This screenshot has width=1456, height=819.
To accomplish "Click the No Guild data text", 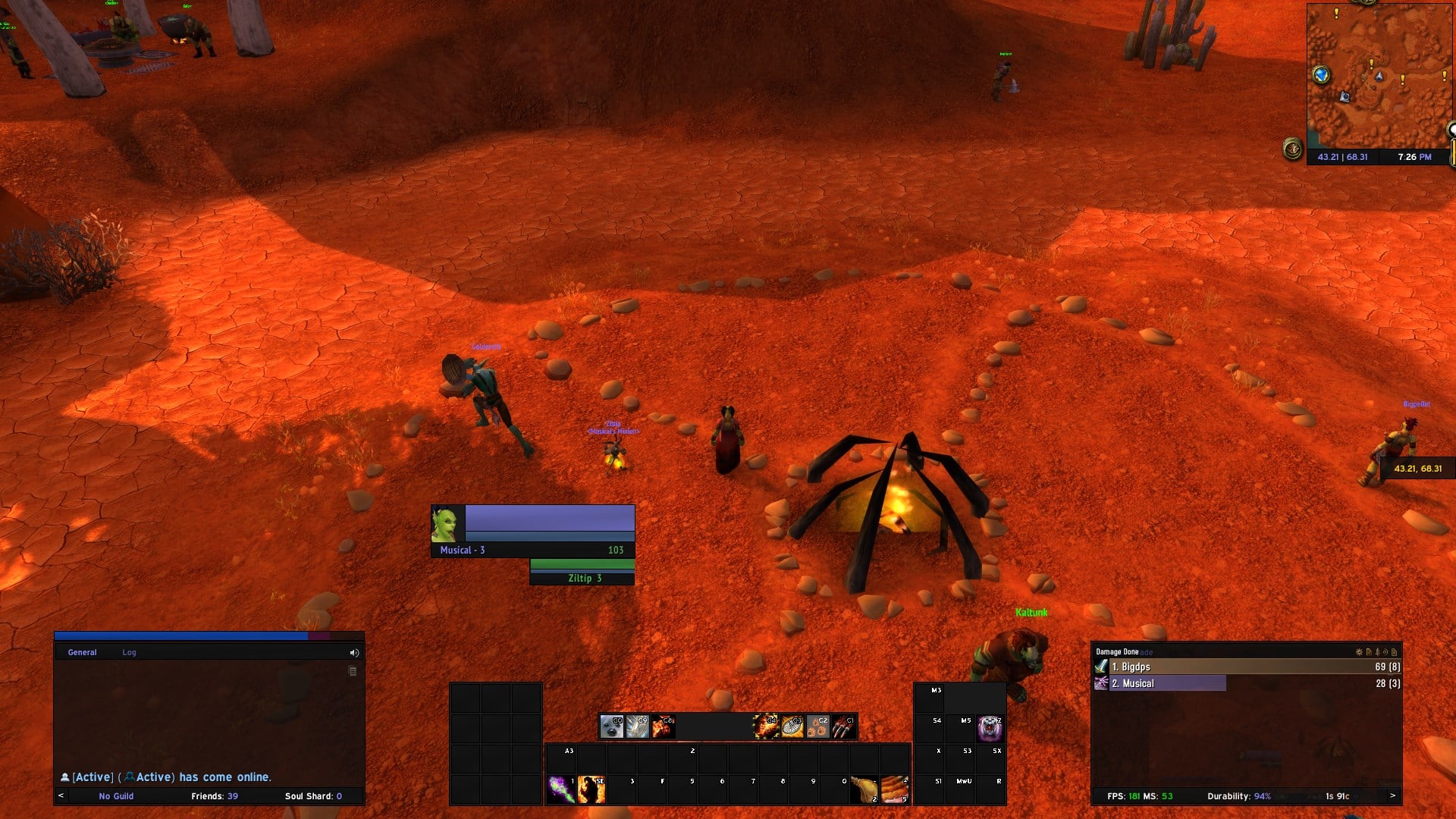I will coord(116,796).
